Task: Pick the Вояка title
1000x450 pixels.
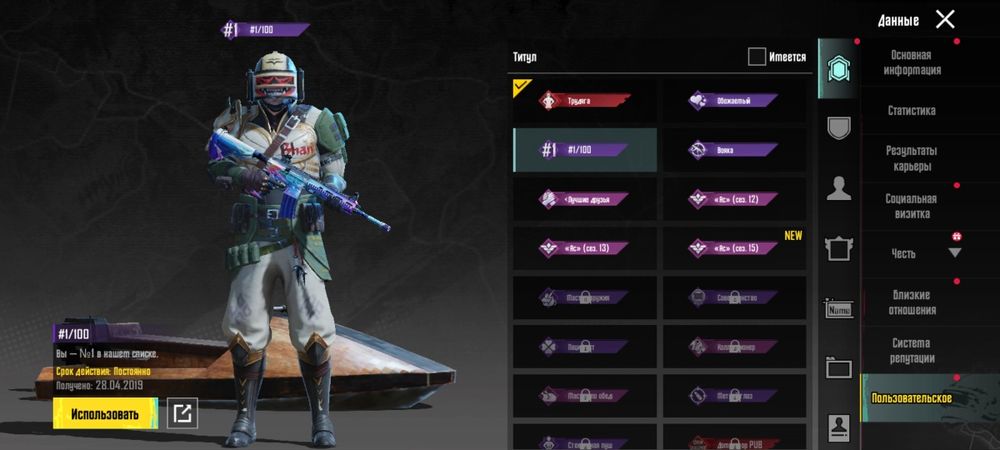Action: tap(733, 150)
